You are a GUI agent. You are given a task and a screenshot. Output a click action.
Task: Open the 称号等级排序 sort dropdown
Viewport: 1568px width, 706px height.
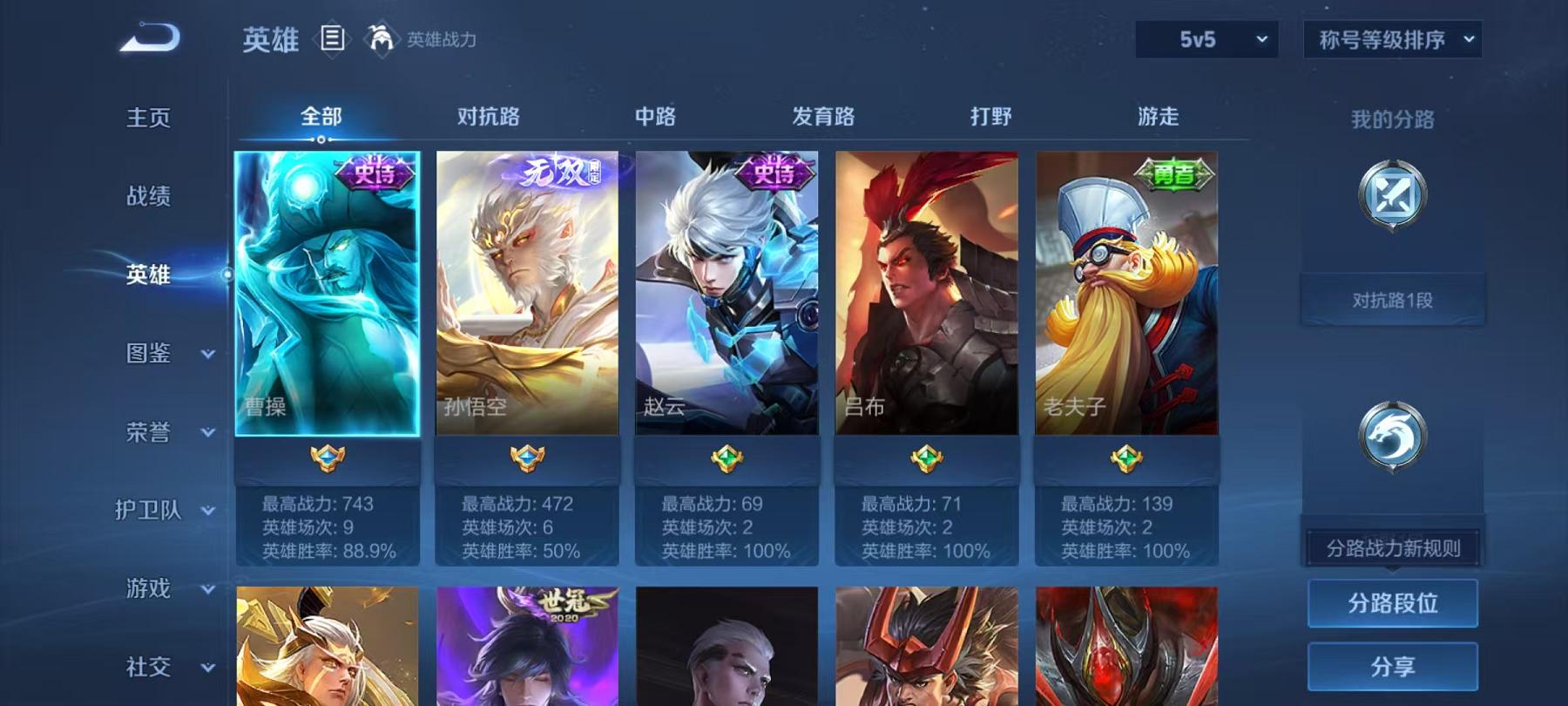tap(1391, 38)
